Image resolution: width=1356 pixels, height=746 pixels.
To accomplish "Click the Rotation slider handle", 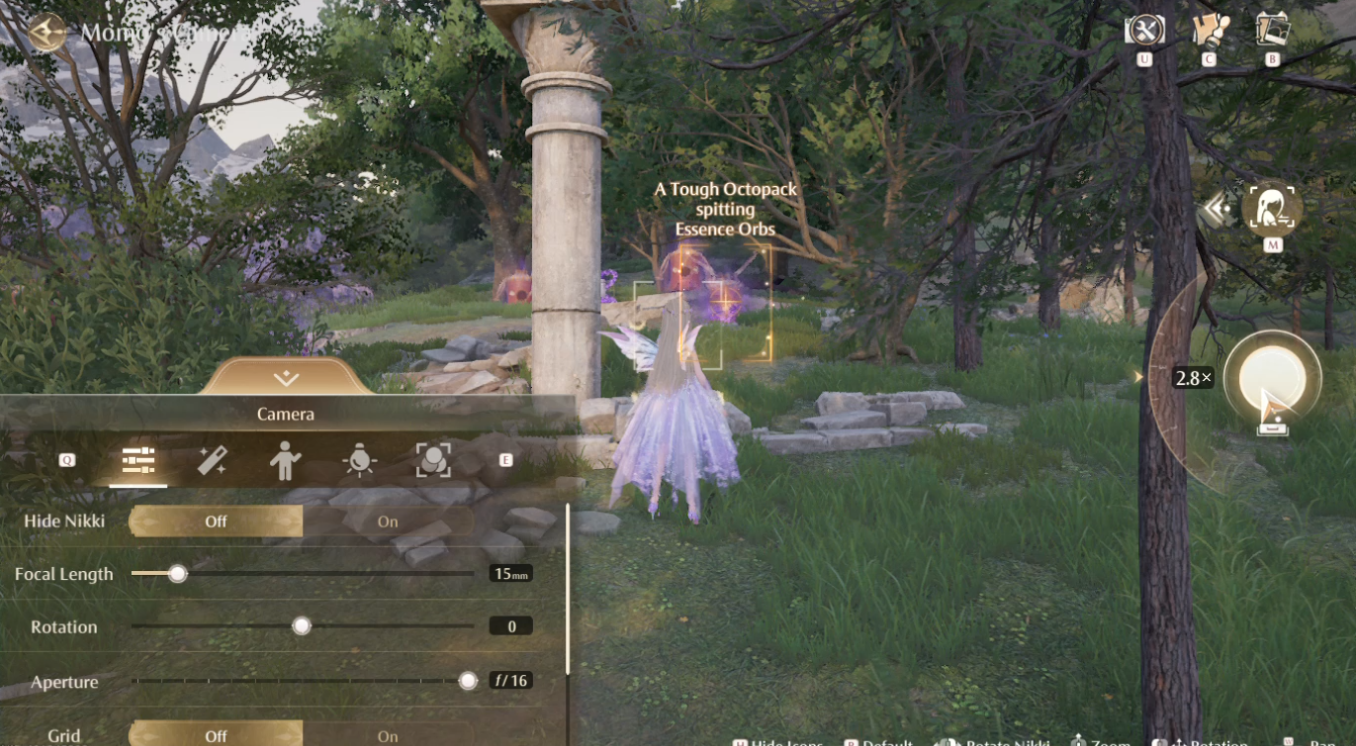I will click(x=301, y=627).
